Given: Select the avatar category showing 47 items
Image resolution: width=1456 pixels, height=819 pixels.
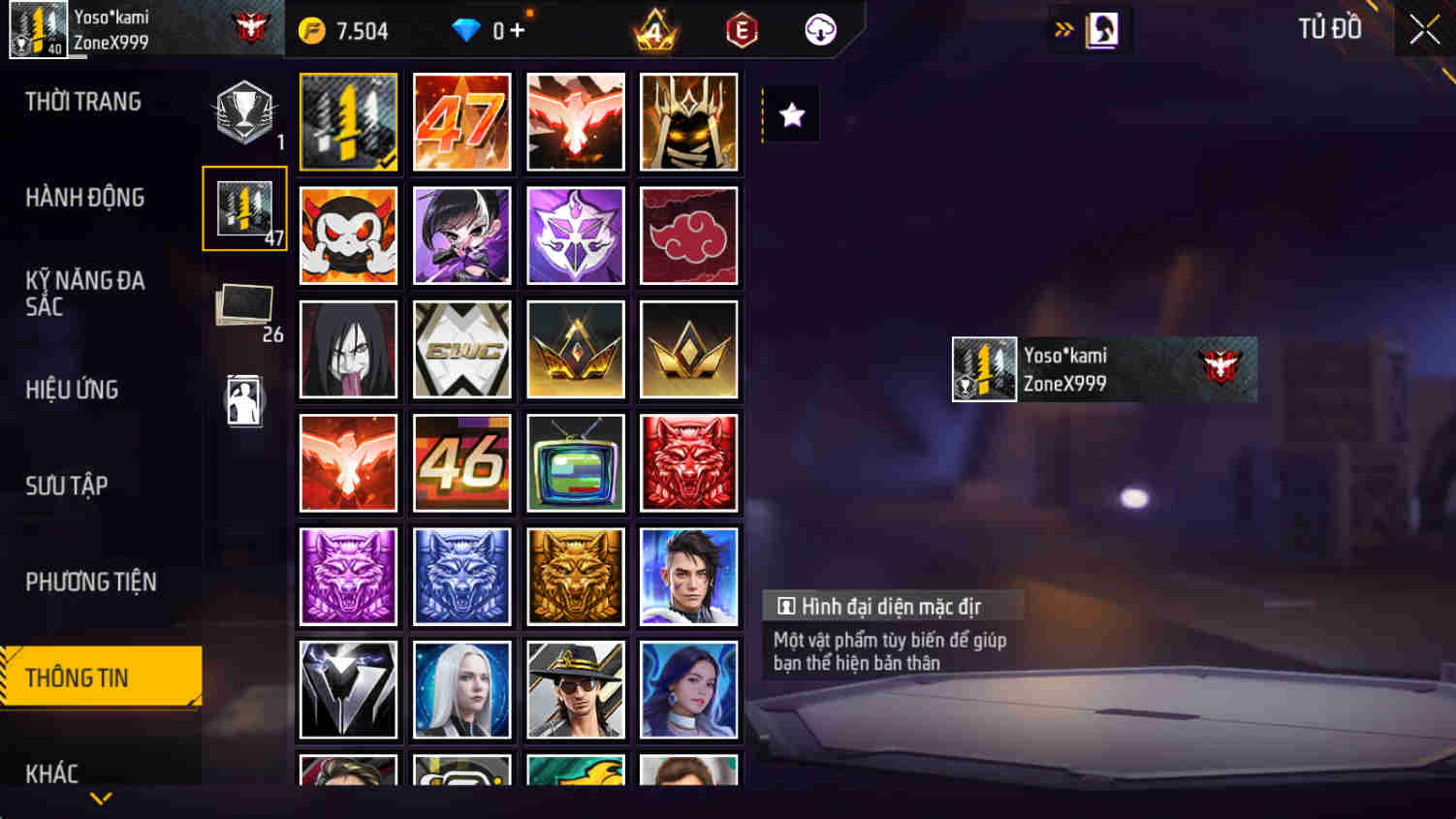Looking at the screenshot, I should [x=244, y=207].
